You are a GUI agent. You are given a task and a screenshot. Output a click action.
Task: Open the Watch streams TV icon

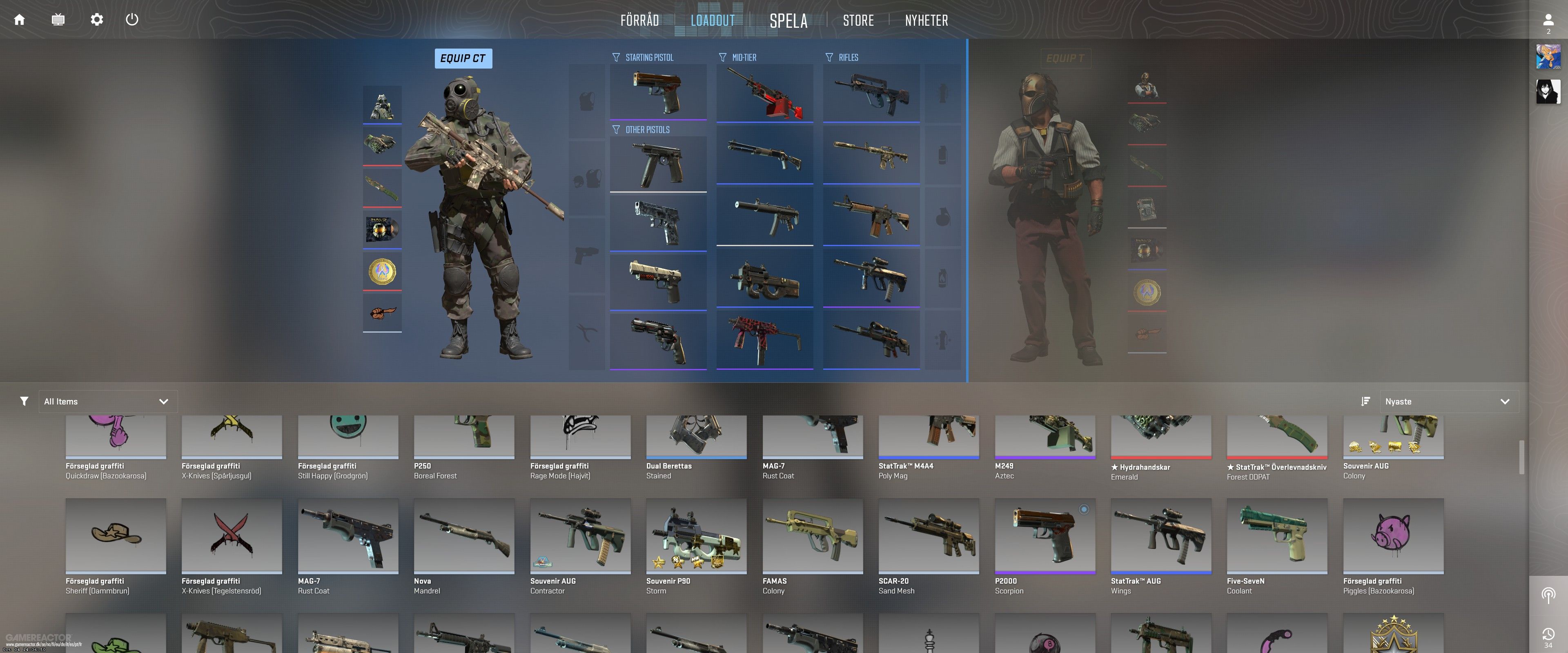coord(58,20)
